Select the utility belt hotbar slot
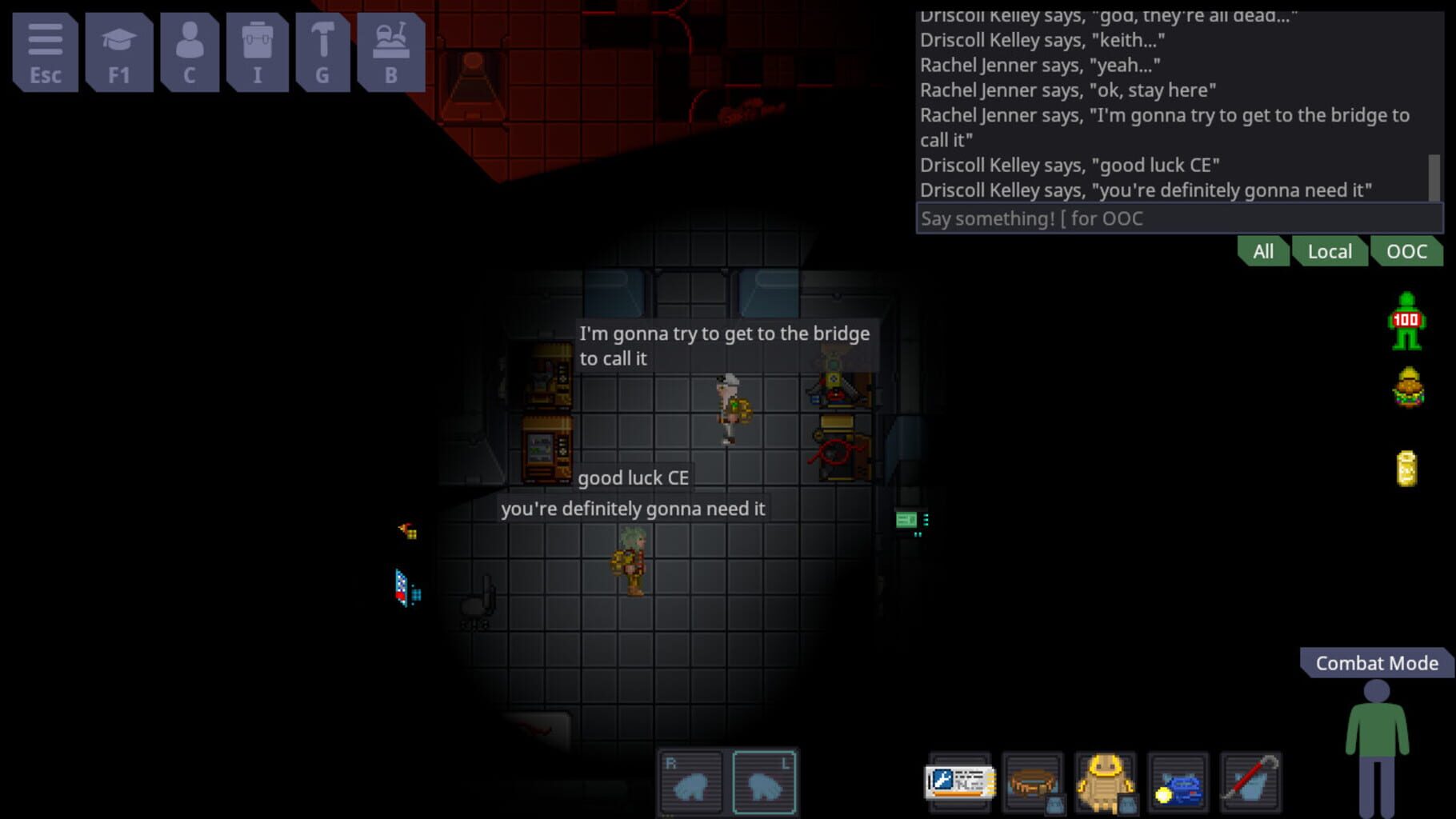Screen dimensions: 1456x819 click(1034, 782)
